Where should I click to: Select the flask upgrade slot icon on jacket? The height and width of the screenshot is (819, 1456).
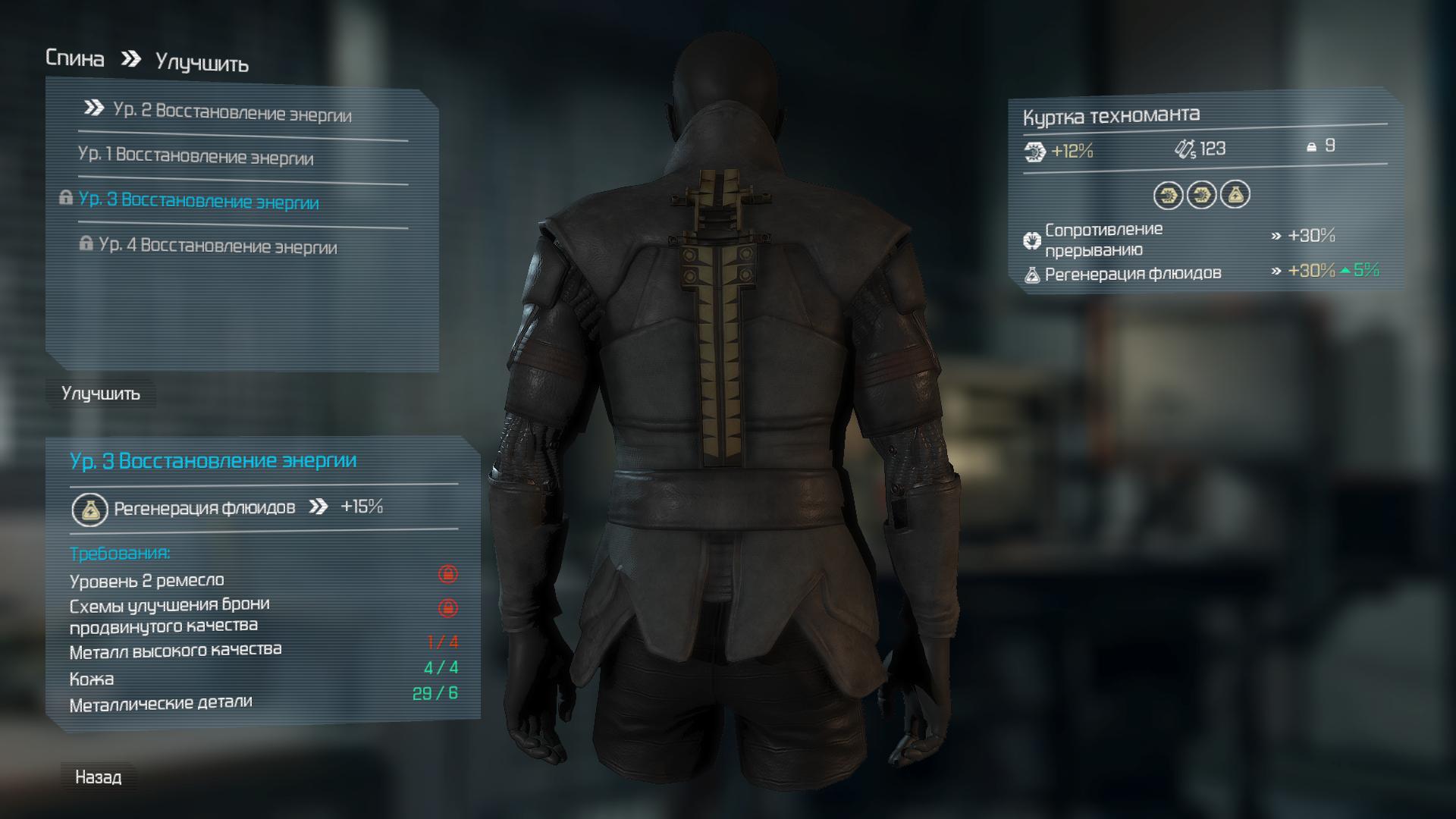[x=1235, y=196]
